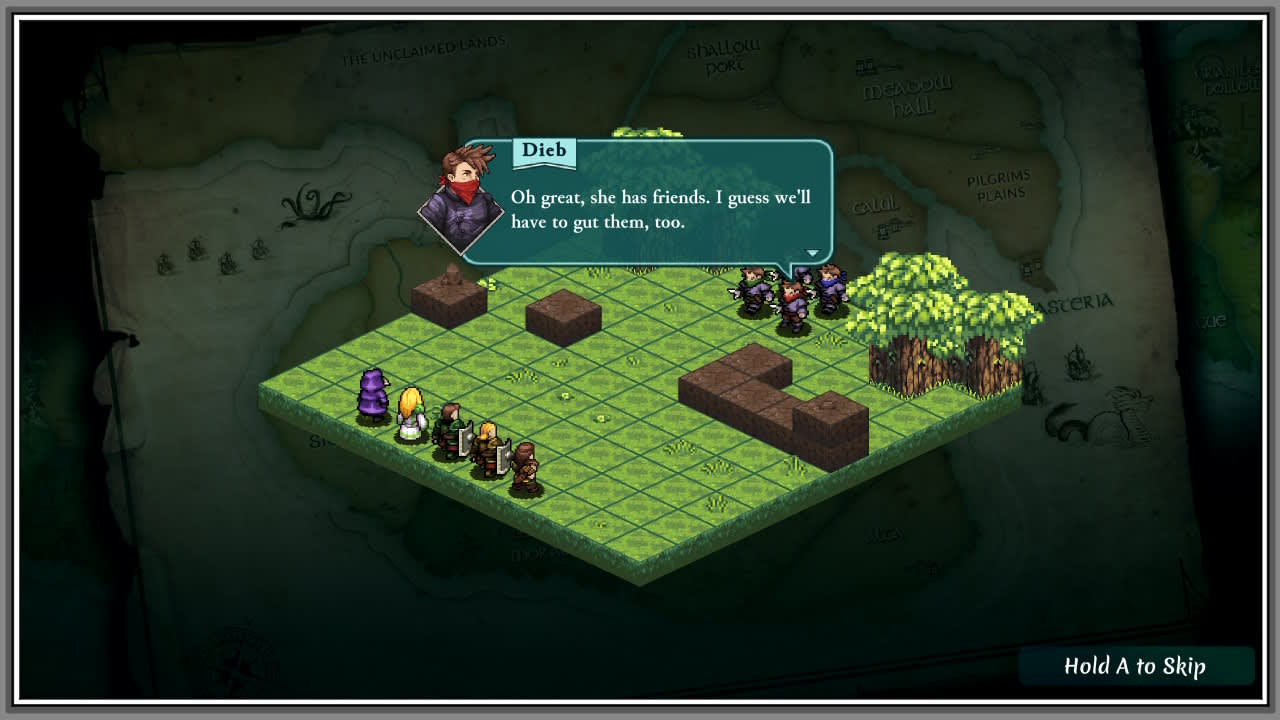Click The Unclaimed Lands map text
This screenshot has height=720, width=1280.
coord(423,45)
